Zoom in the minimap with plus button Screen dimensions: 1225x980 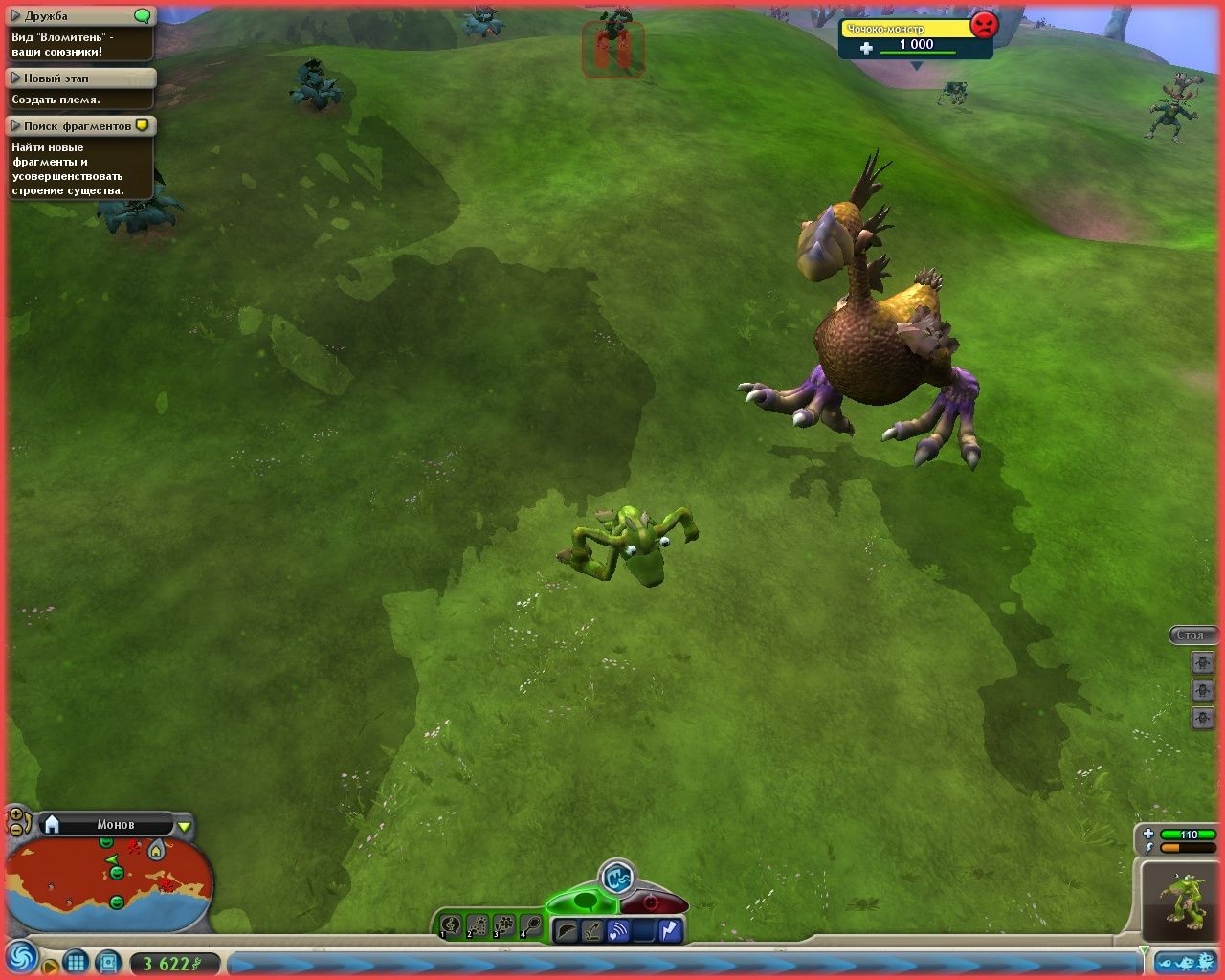pyautogui.click(x=14, y=815)
